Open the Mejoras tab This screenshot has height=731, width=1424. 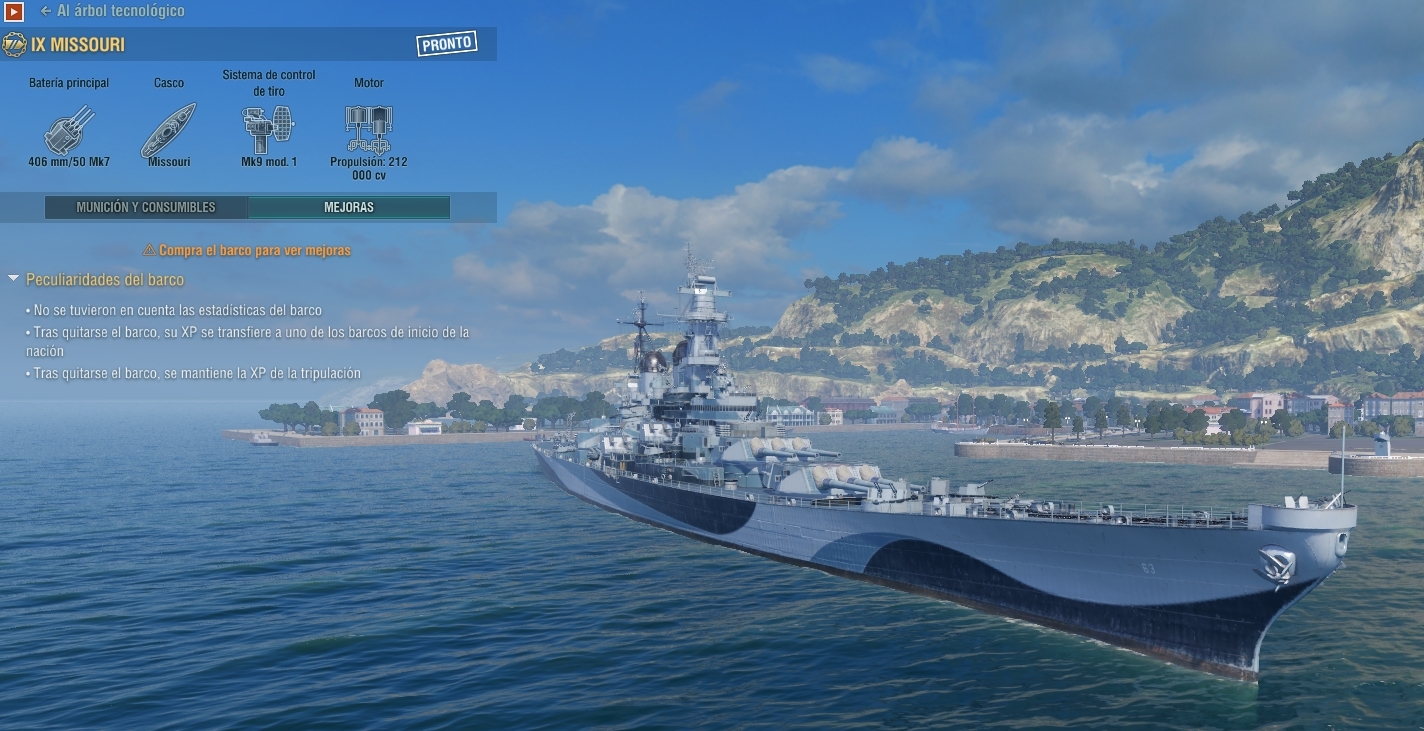pyautogui.click(x=349, y=208)
